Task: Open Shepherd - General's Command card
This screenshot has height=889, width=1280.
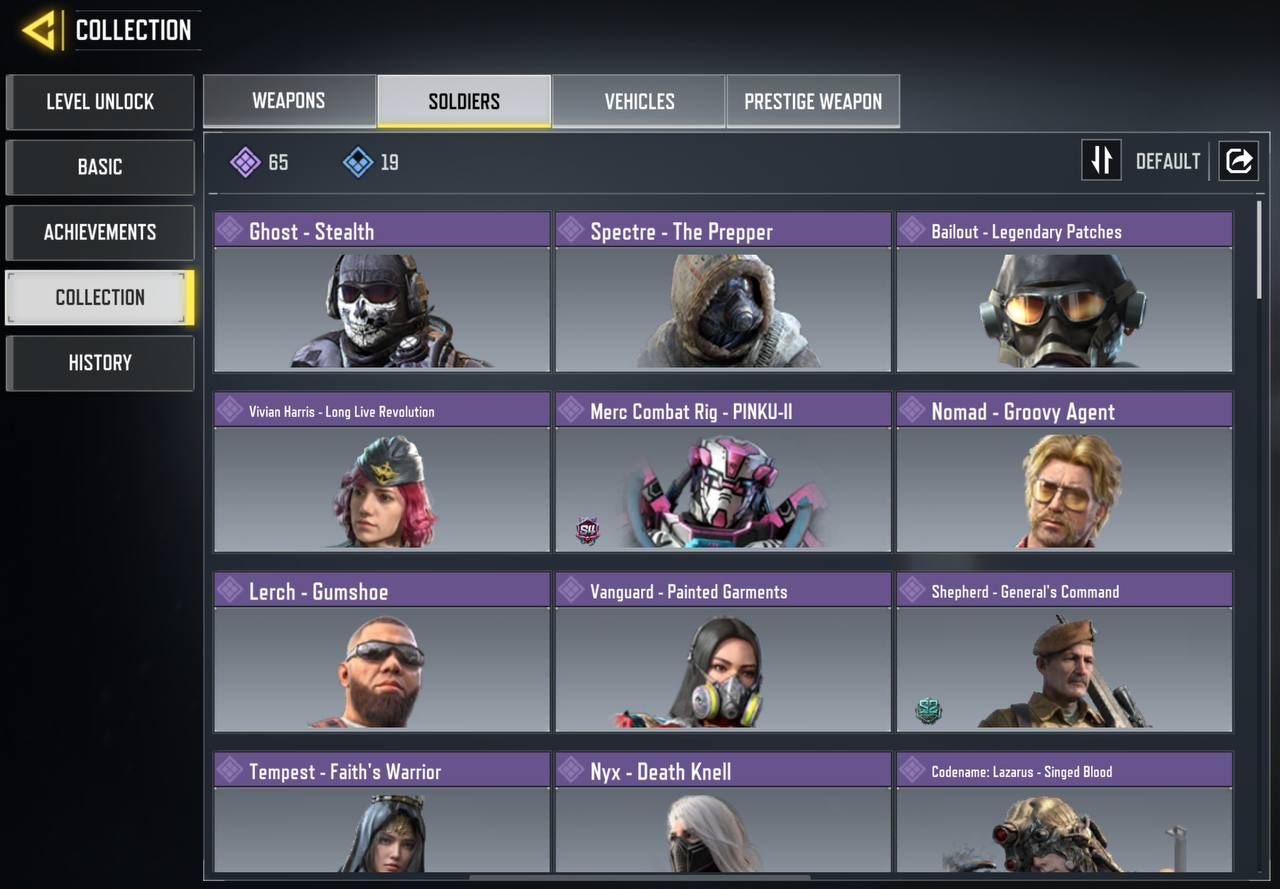Action: click(x=1064, y=652)
